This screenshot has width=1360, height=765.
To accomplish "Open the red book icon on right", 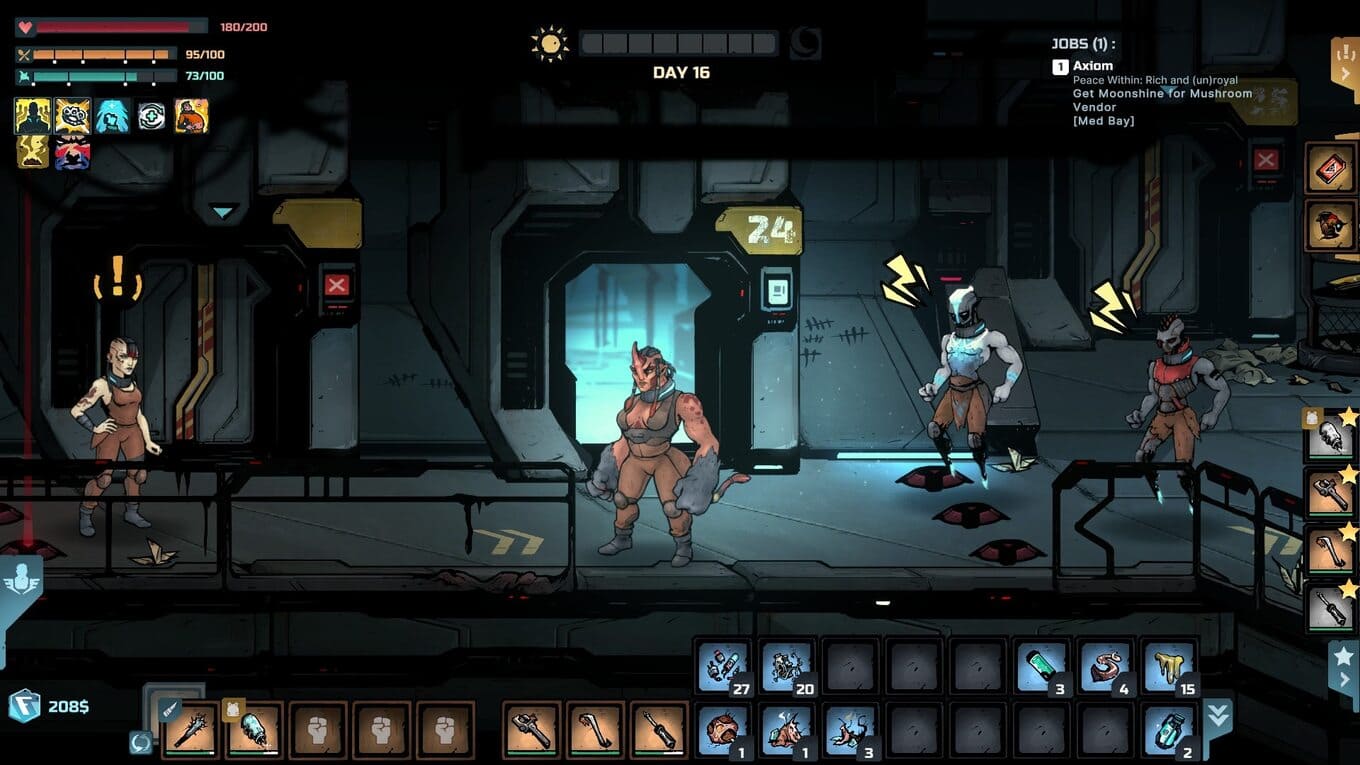I will 1330,167.
